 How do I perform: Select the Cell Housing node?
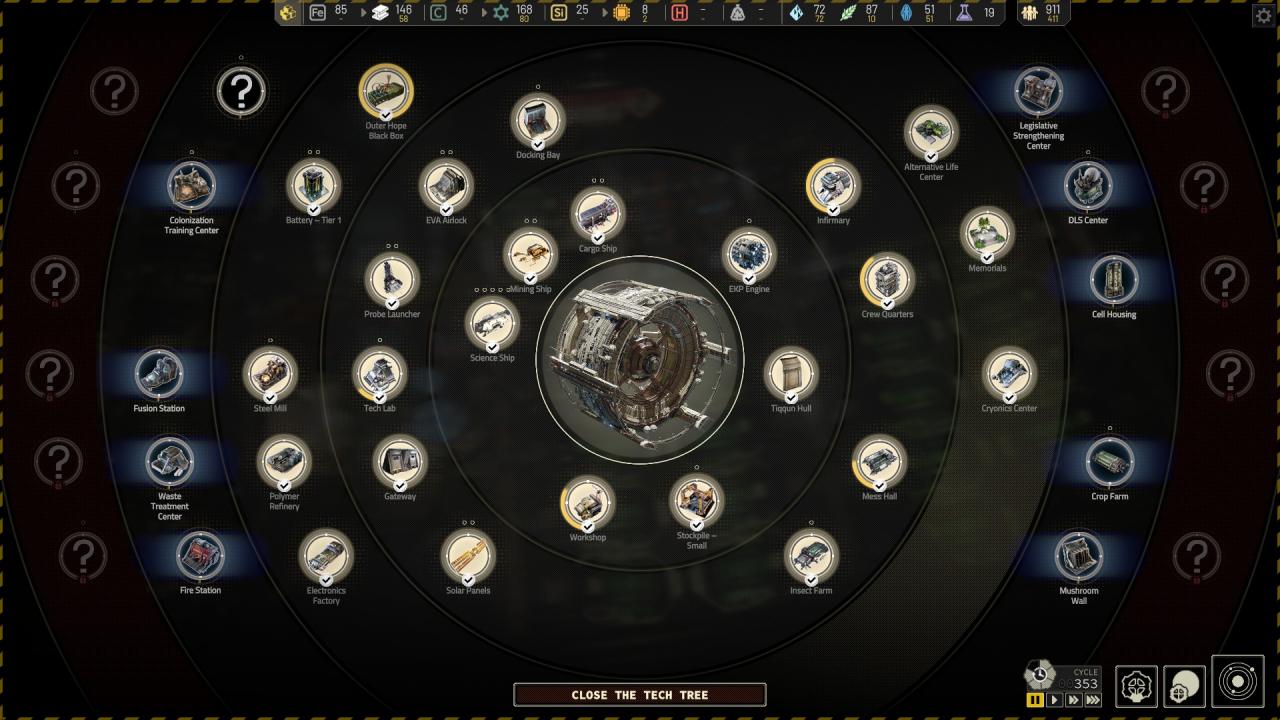[x=1114, y=280]
